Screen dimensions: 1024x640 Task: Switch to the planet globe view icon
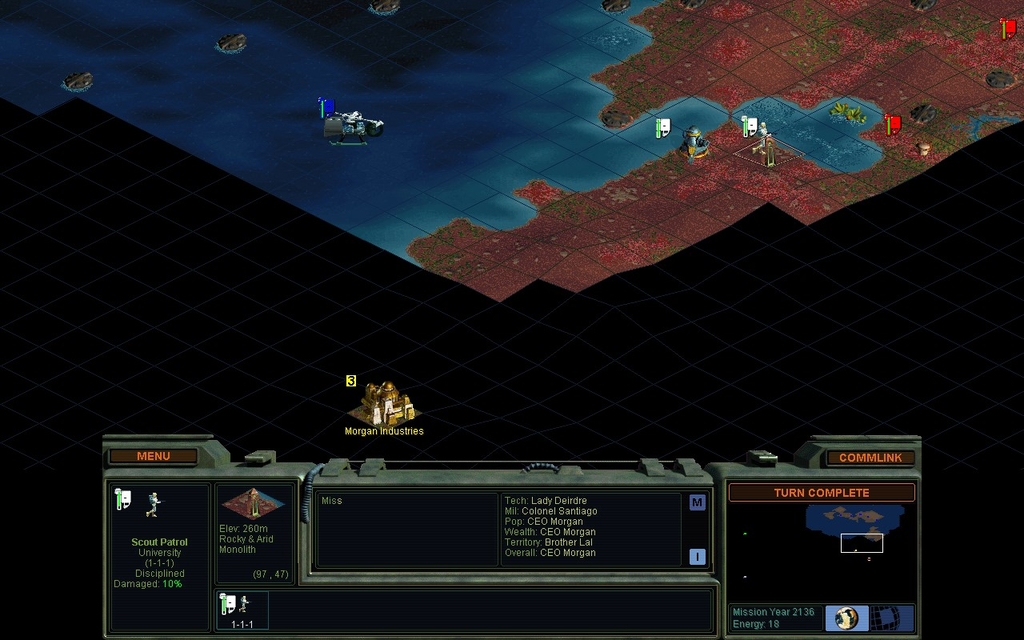[x=846, y=618]
